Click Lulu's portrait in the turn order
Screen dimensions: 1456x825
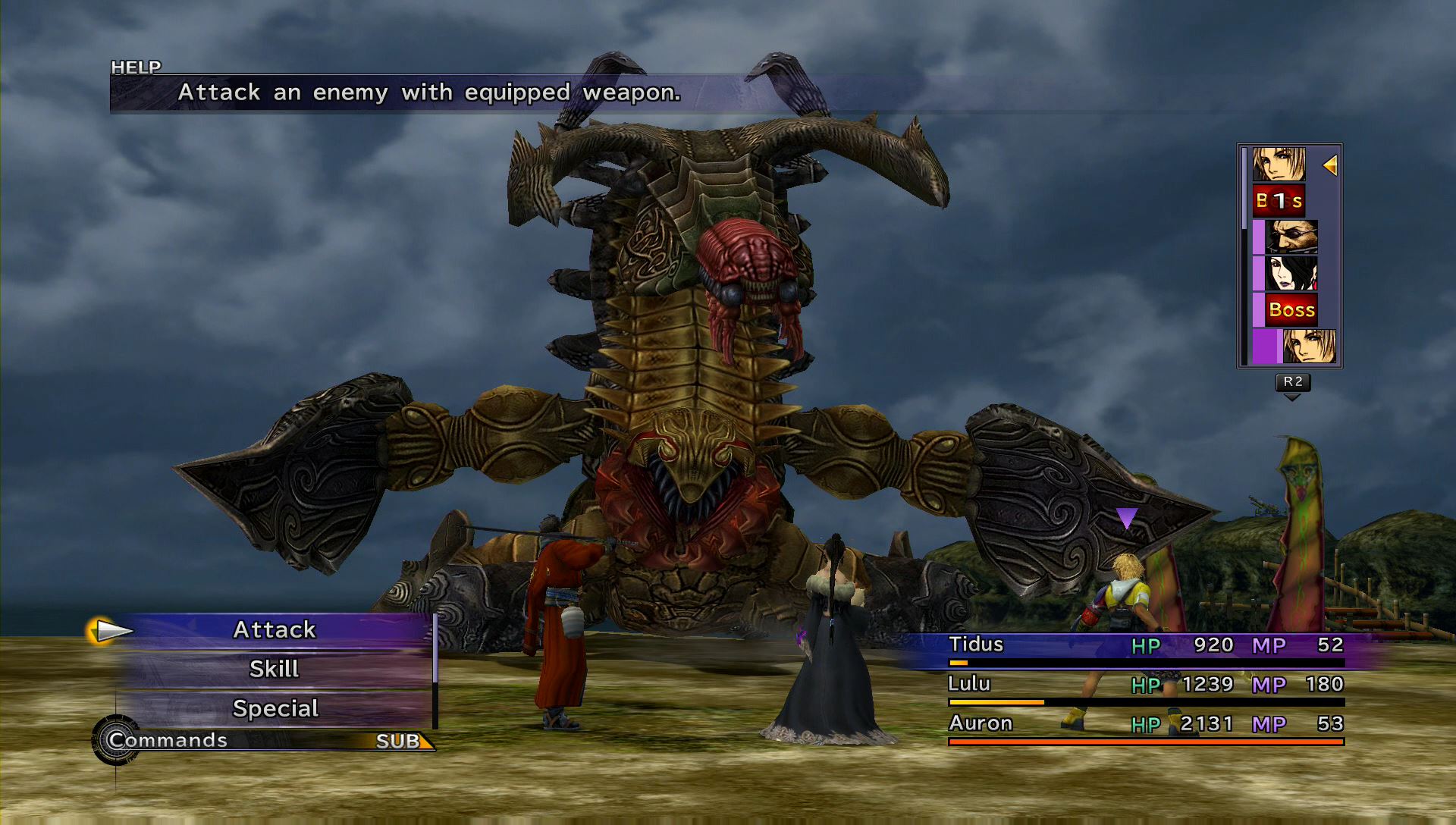click(1291, 274)
